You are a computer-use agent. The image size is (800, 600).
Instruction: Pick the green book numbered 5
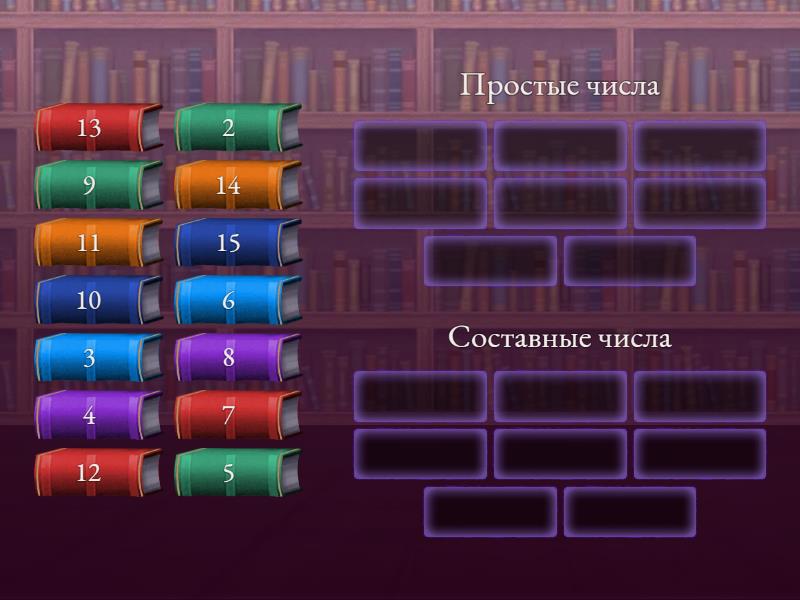(238, 473)
